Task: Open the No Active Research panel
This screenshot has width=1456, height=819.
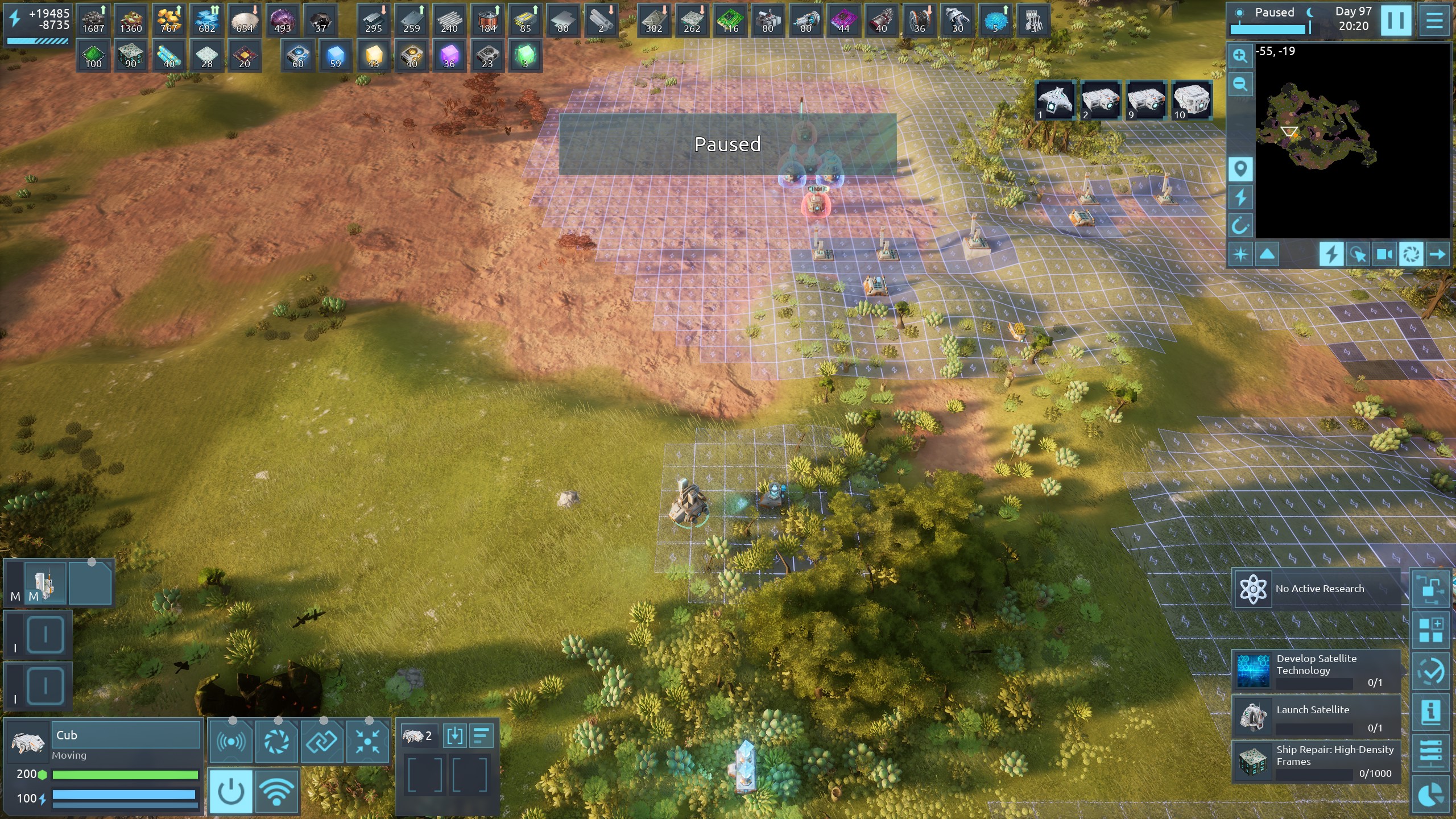Action: pyautogui.click(x=1316, y=589)
